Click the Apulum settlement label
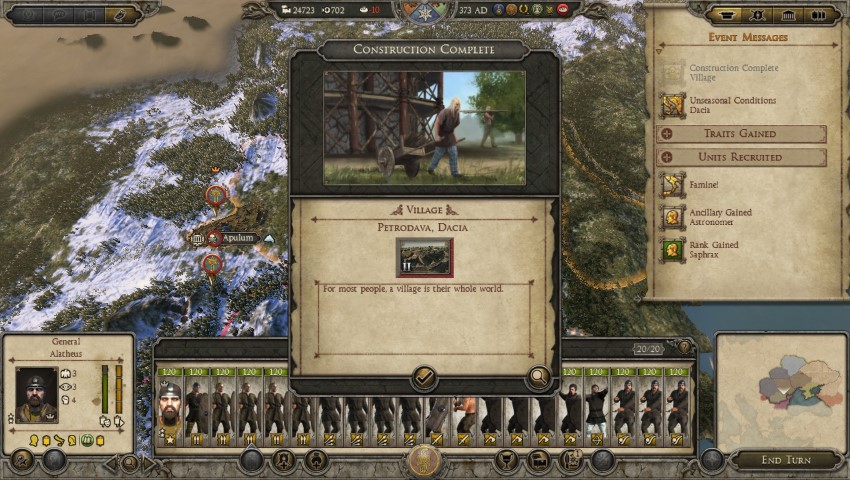The width and height of the screenshot is (850, 480). point(237,238)
